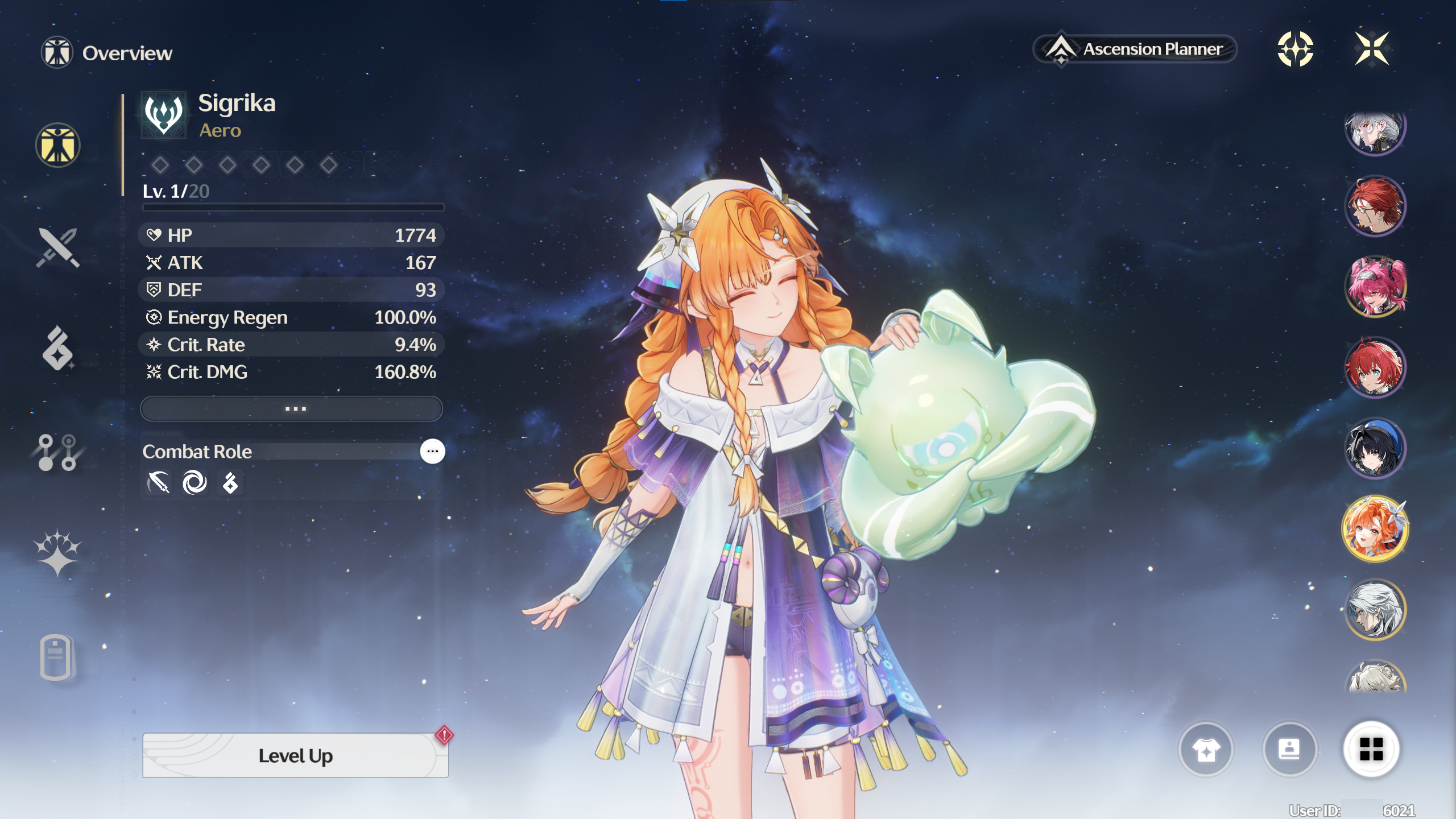Open the outfit shirt button
Image resolution: width=1456 pixels, height=819 pixels.
point(1206,750)
